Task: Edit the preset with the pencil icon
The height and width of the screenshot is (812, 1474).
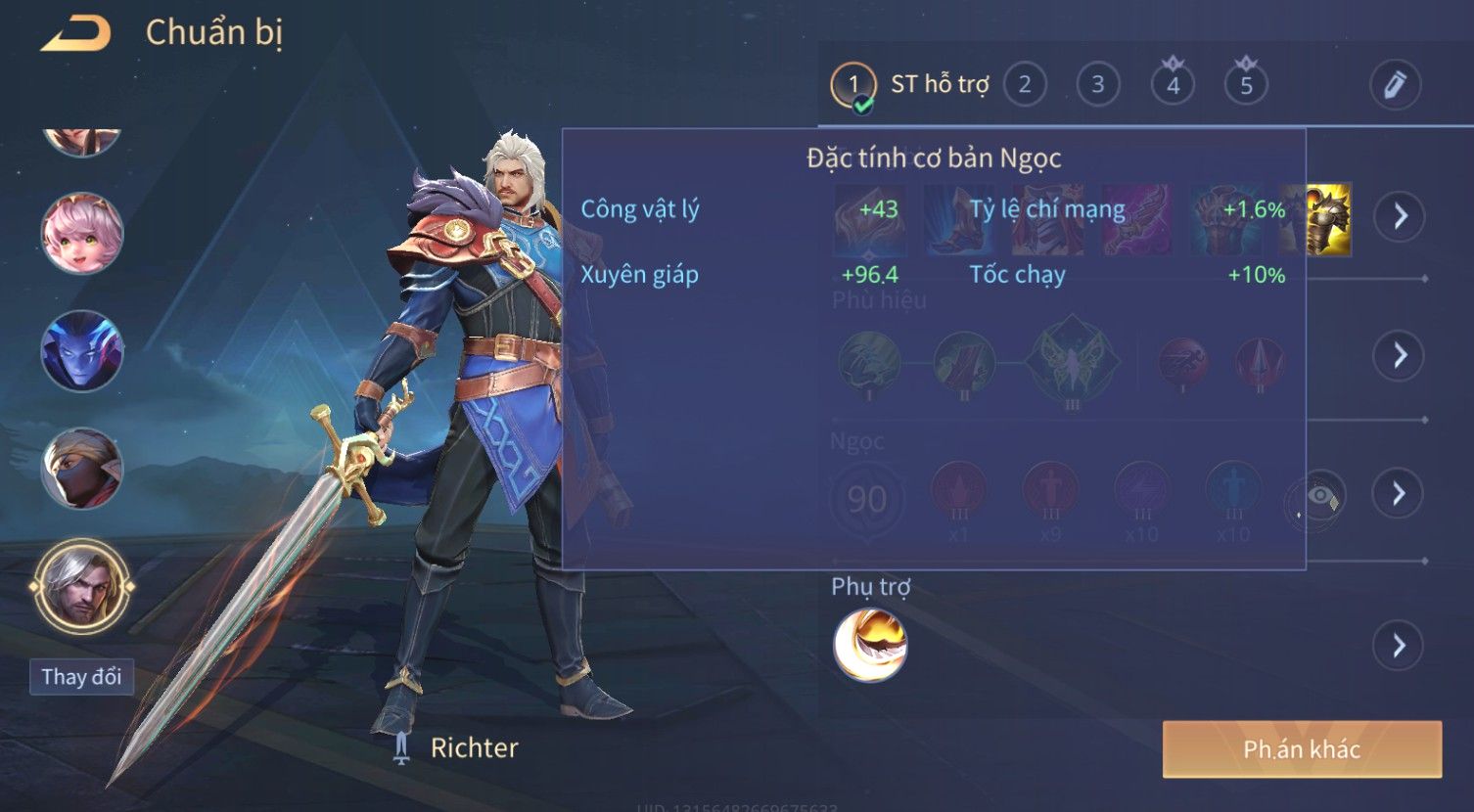Action: 1395,84
